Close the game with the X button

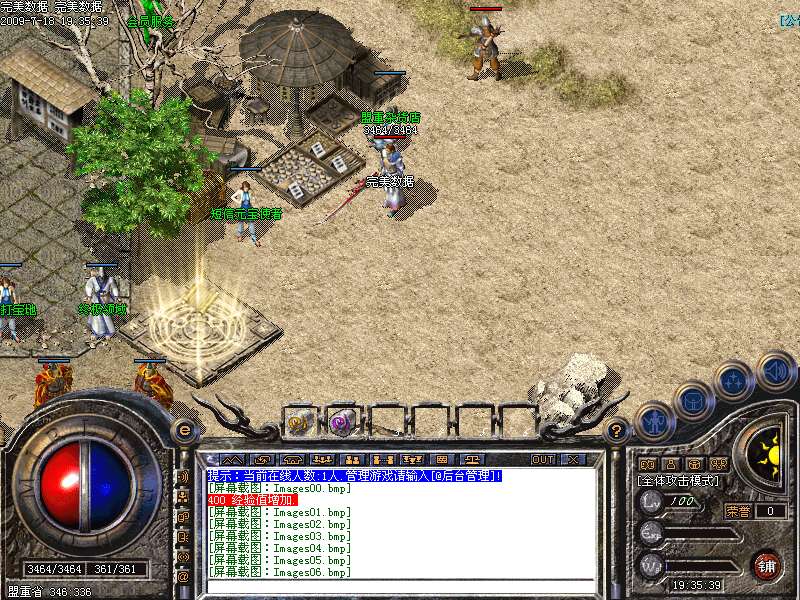pyautogui.click(x=573, y=459)
